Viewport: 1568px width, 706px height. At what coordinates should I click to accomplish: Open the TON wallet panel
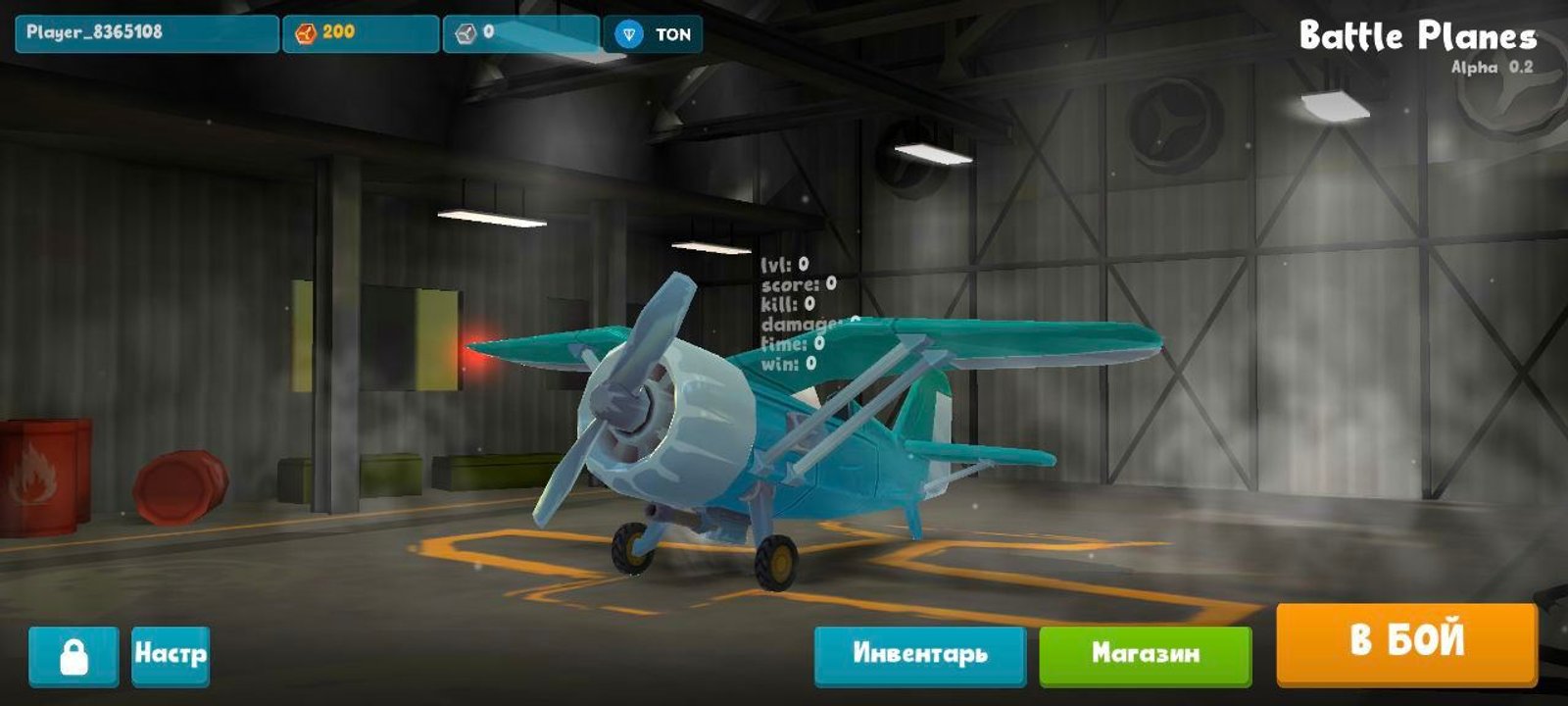652,32
